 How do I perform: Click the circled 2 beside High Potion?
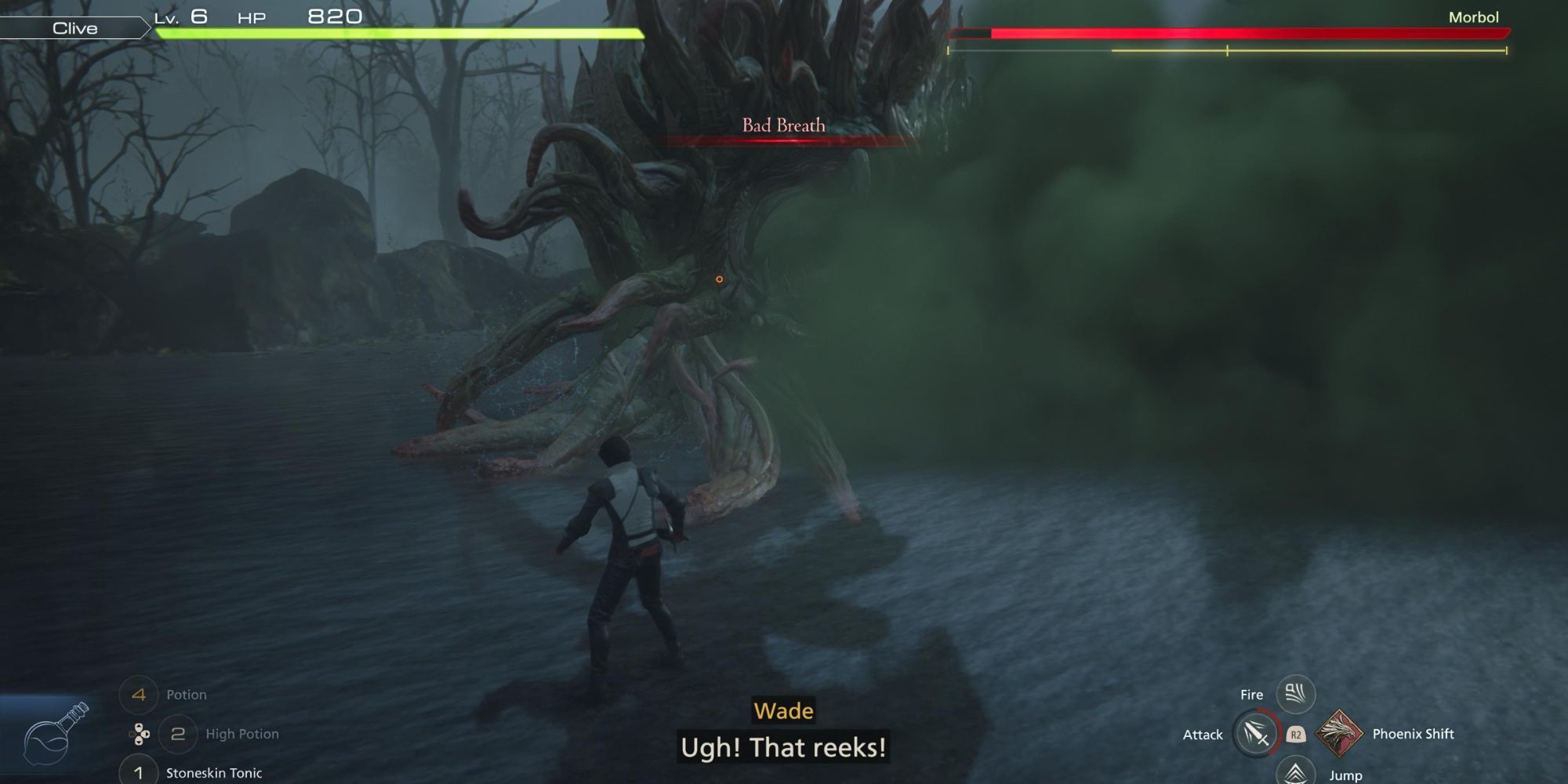point(177,734)
